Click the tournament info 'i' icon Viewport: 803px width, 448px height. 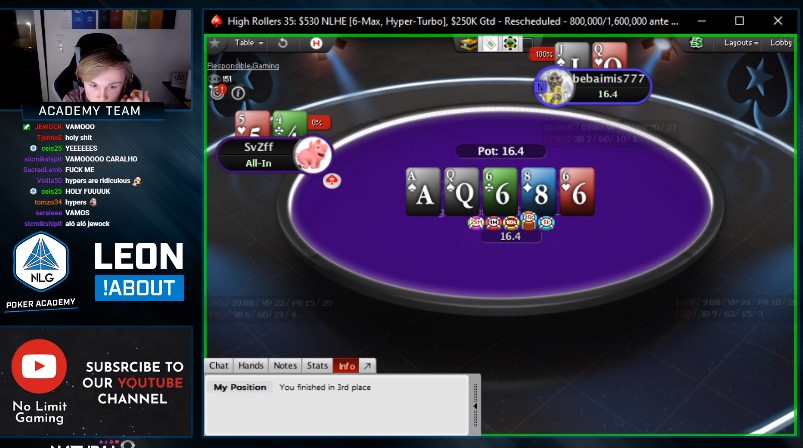click(238, 93)
